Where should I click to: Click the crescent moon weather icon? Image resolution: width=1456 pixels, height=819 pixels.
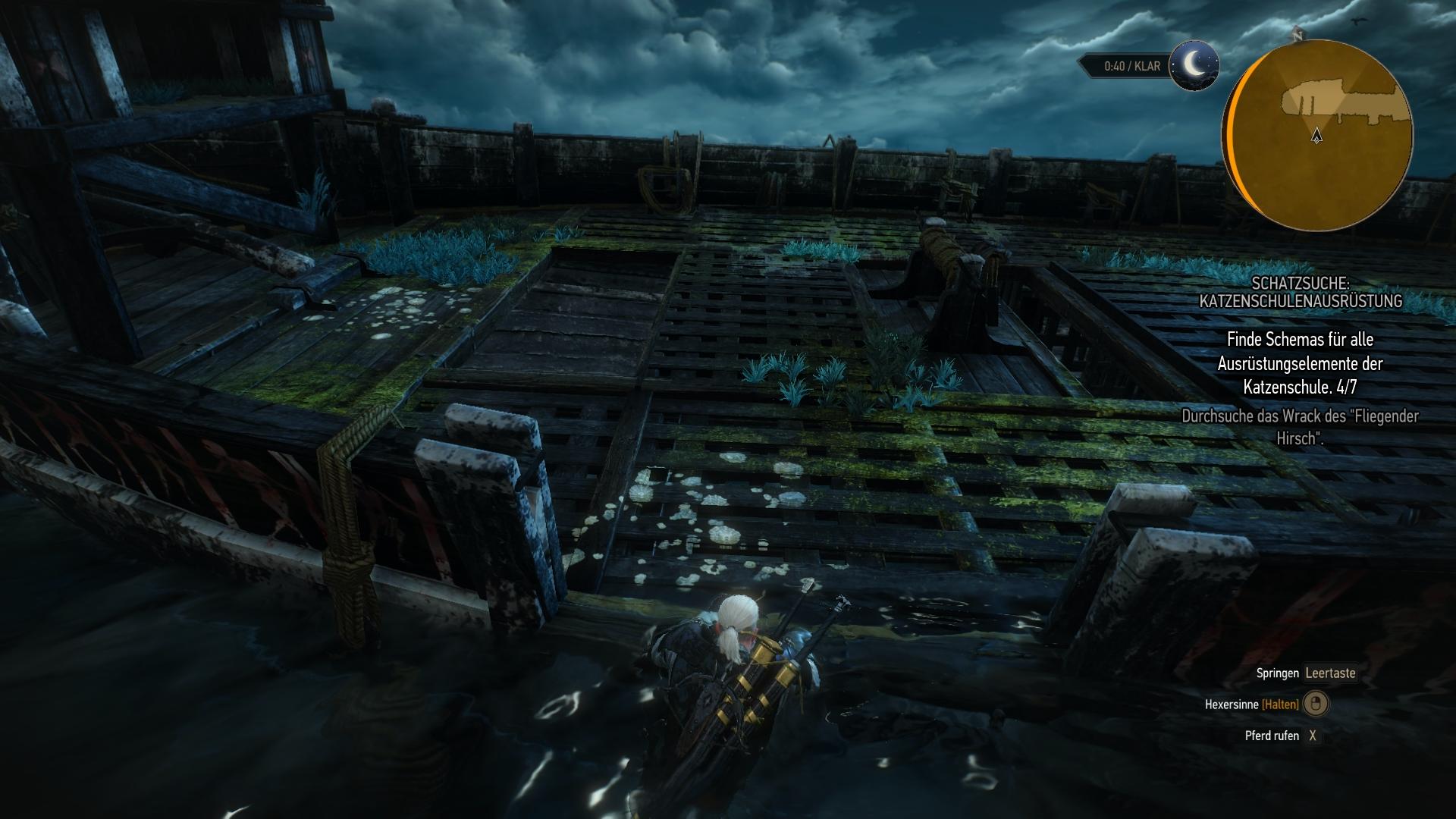1194,66
